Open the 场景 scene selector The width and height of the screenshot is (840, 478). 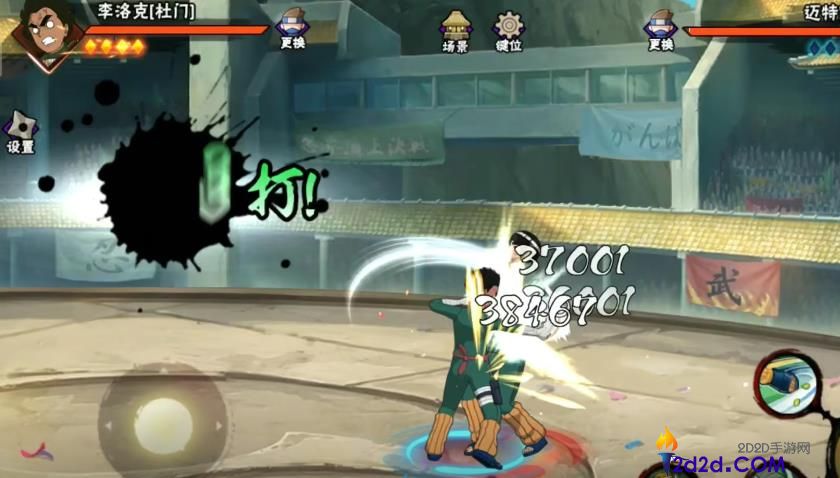(456, 30)
